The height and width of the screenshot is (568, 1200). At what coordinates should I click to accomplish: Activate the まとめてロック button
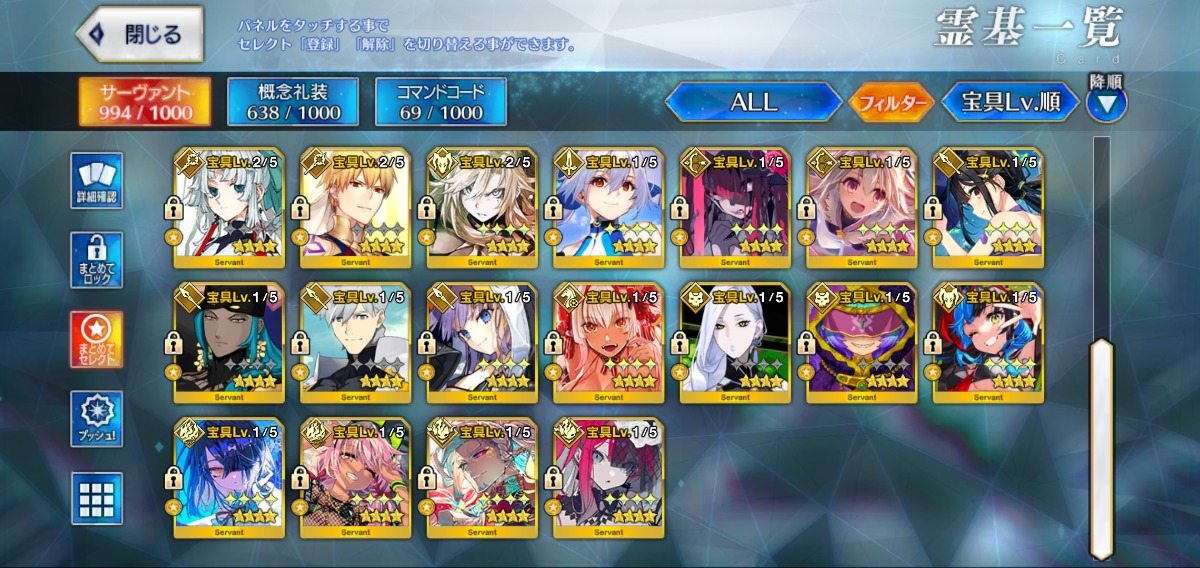click(97, 260)
